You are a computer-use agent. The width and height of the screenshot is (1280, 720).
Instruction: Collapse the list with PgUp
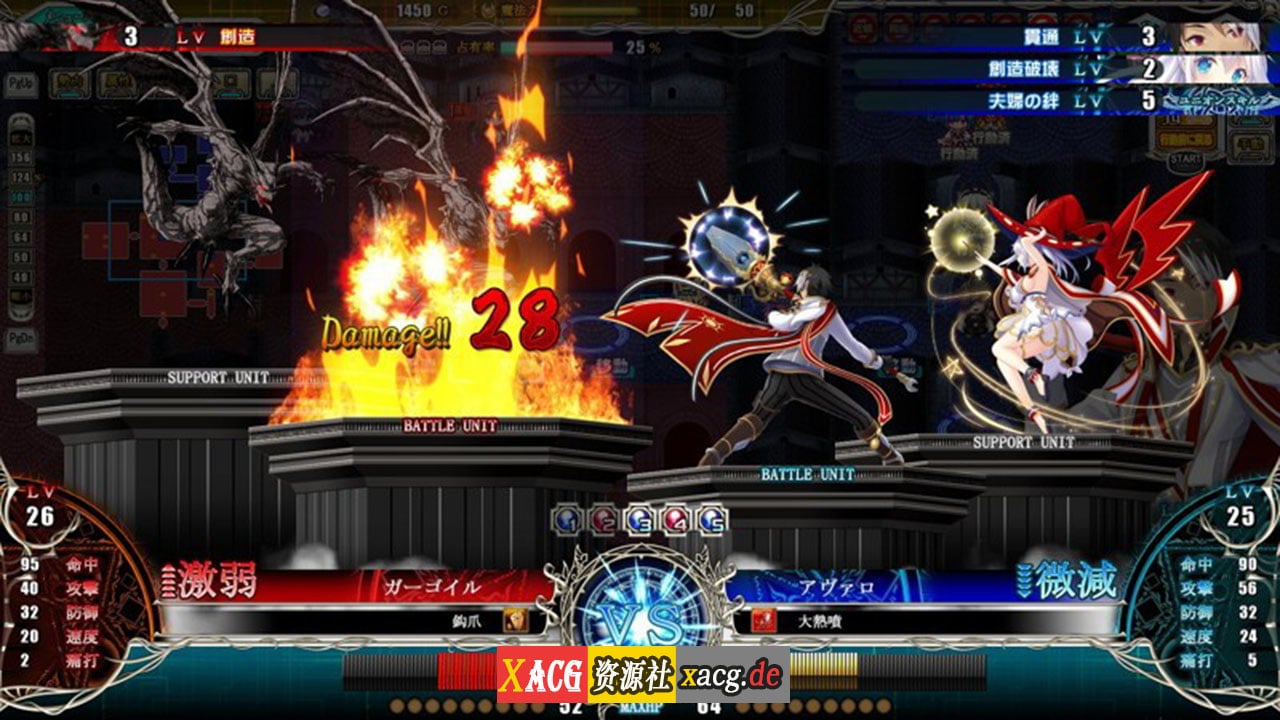click(x=20, y=85)
